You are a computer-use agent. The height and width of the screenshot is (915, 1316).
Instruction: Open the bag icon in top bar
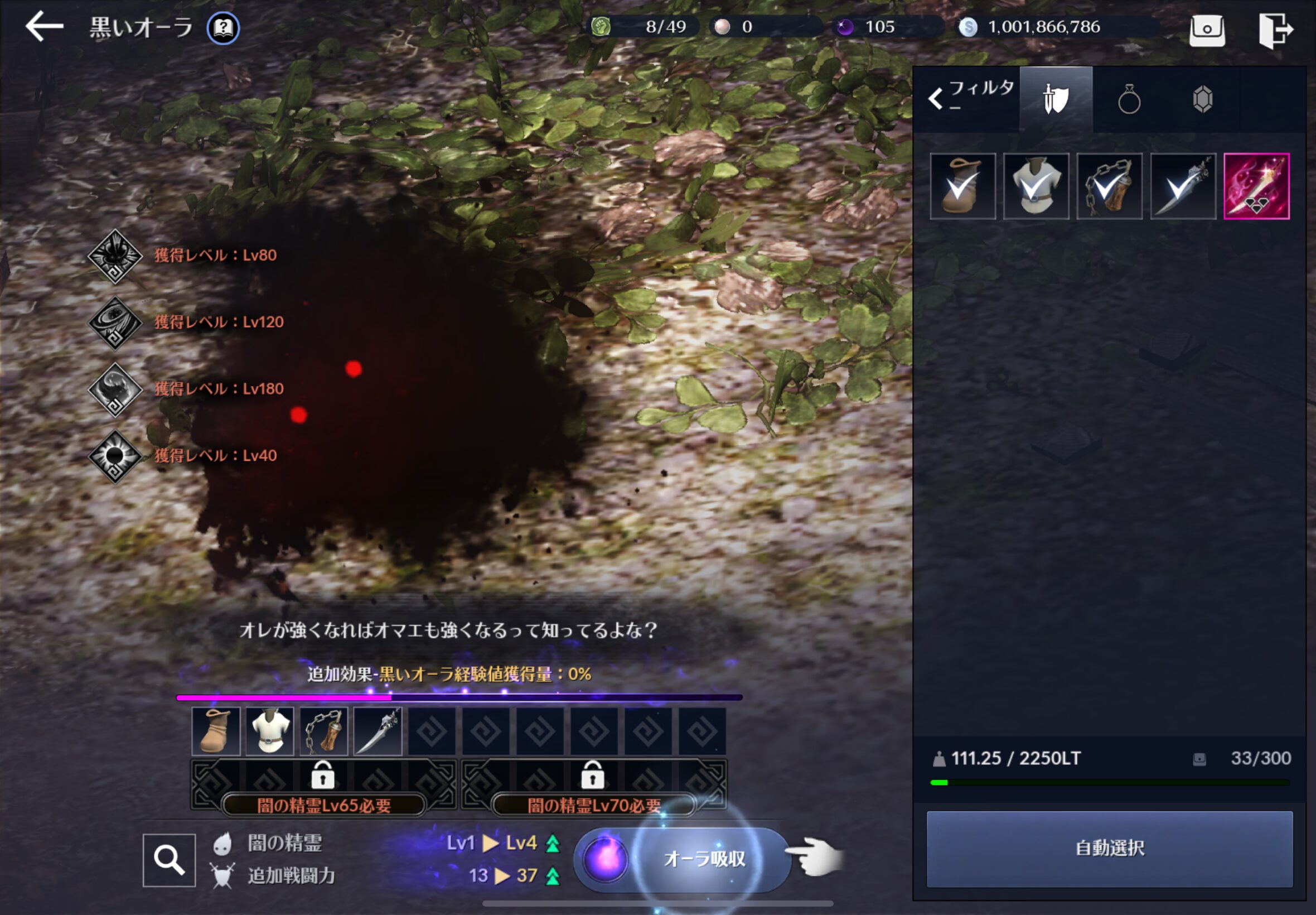(1207, 29)
